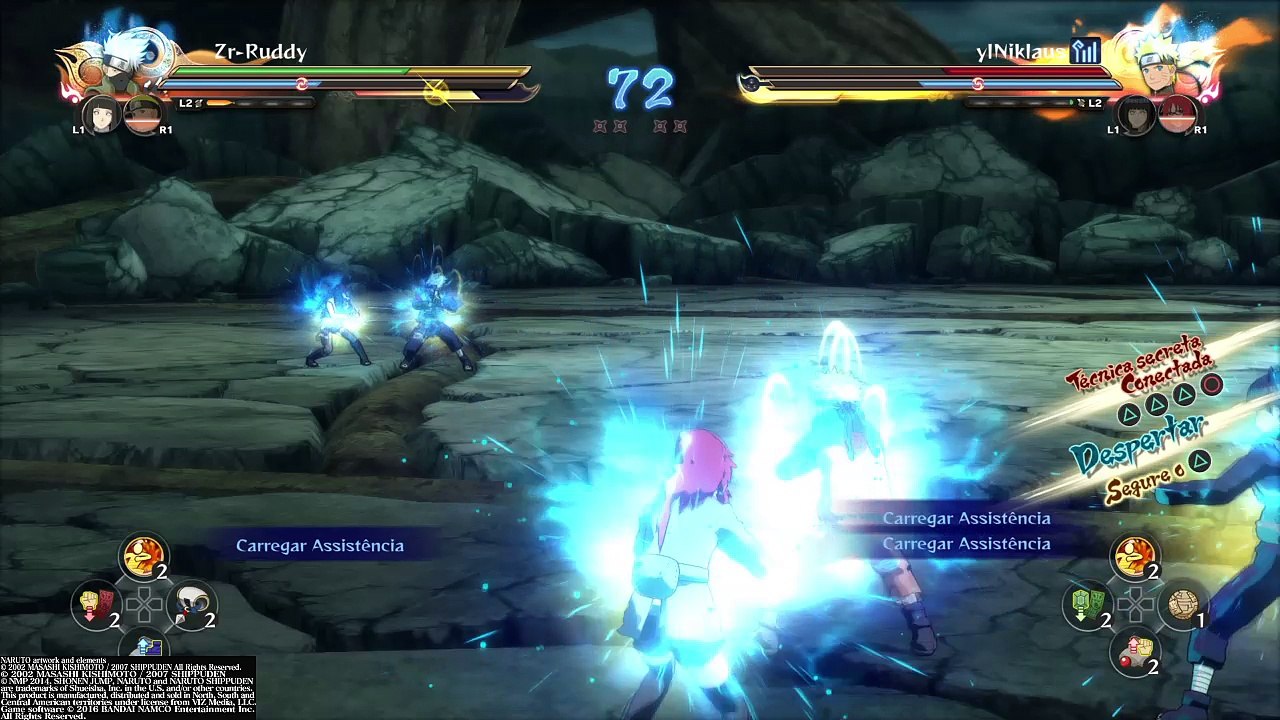Choose the red-haired R1 support portrait
This screenshot has width=1280, height=720.
click(1177, 115)
